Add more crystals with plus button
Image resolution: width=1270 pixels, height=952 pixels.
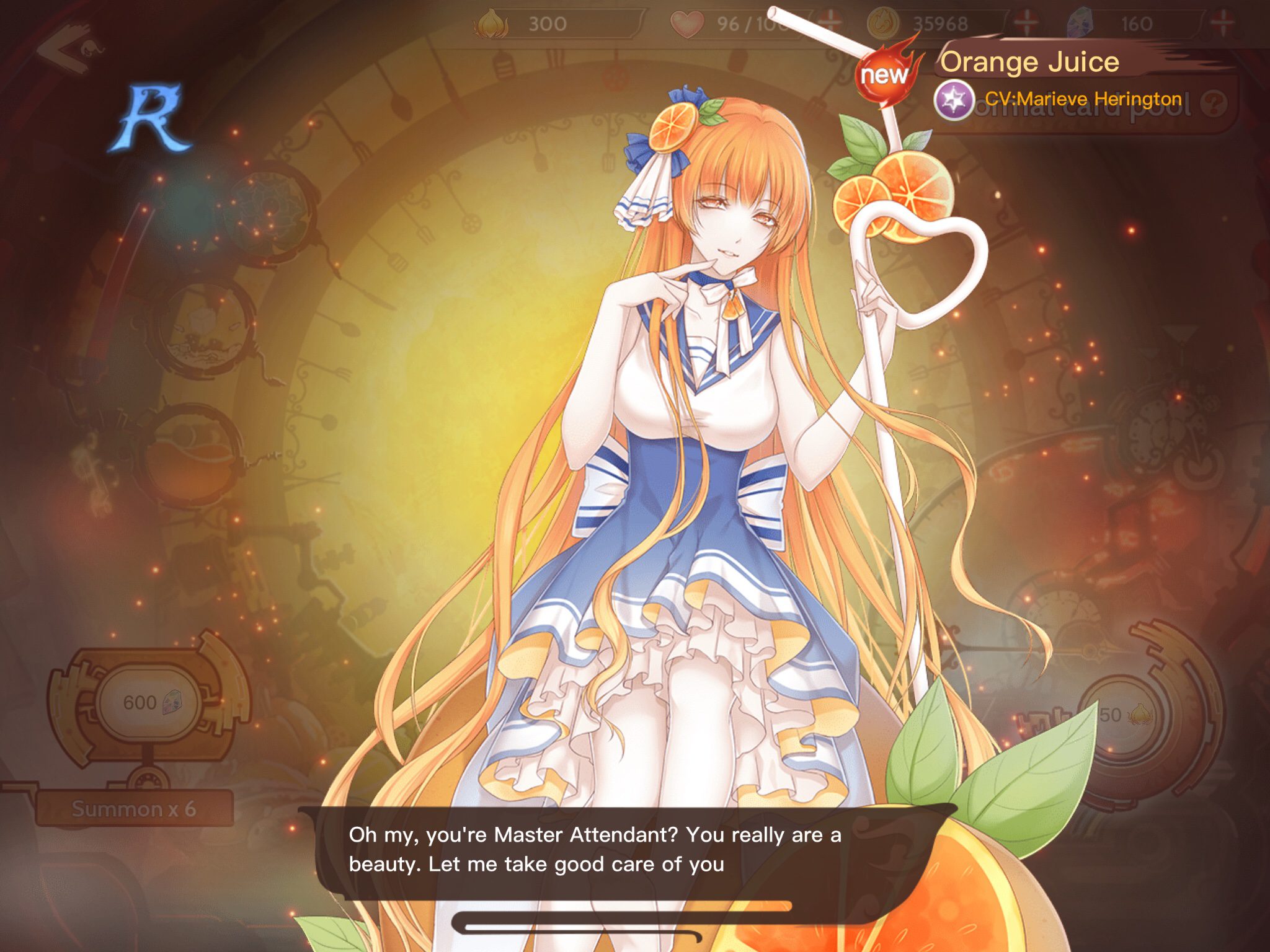point(1222,24)
